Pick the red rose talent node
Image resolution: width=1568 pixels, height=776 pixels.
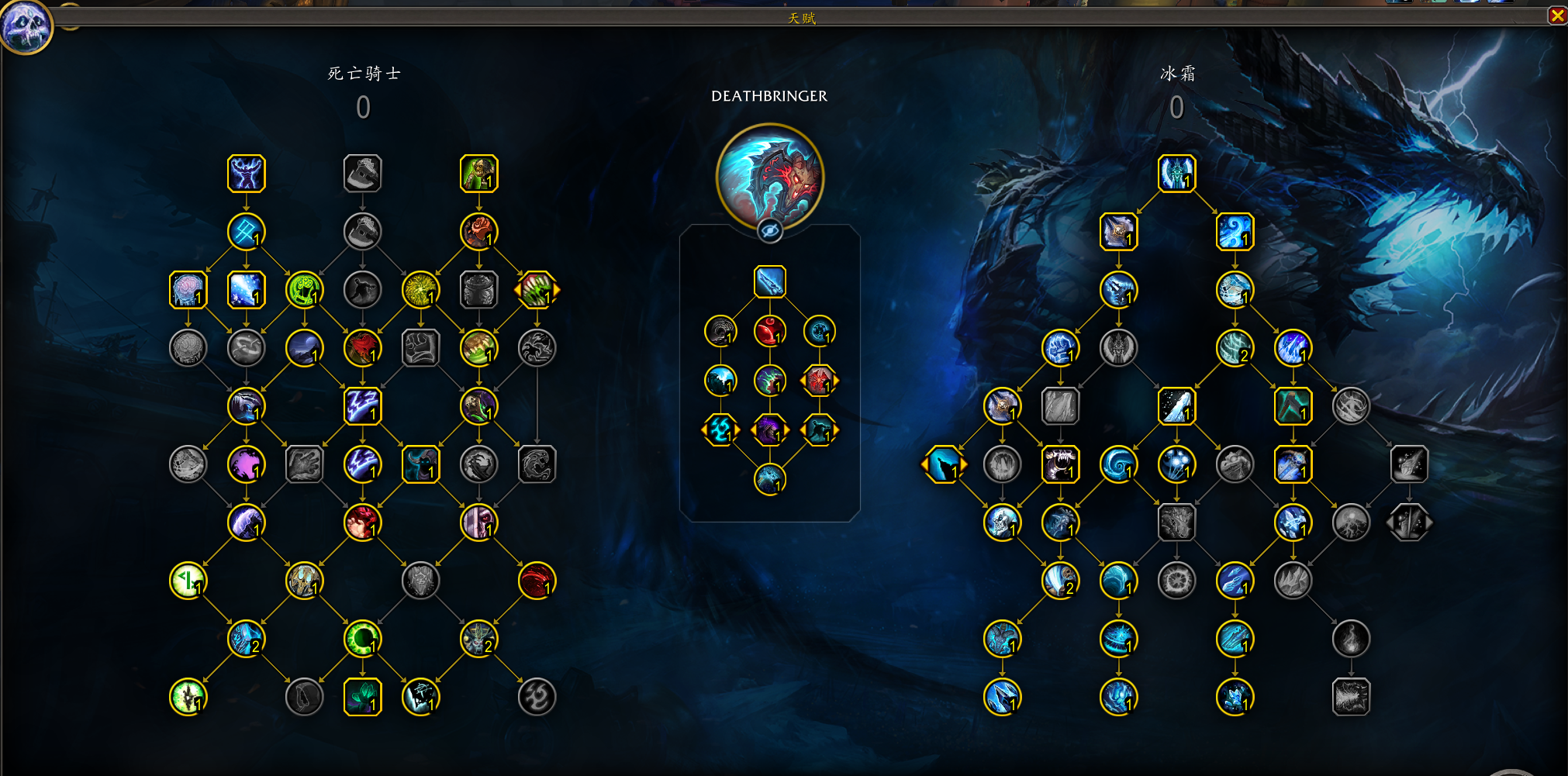point(478,232)
